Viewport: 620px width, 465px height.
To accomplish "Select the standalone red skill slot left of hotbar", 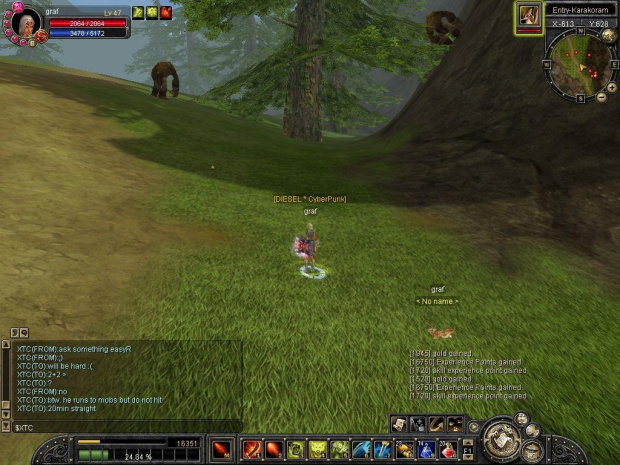I will [221, 449].
